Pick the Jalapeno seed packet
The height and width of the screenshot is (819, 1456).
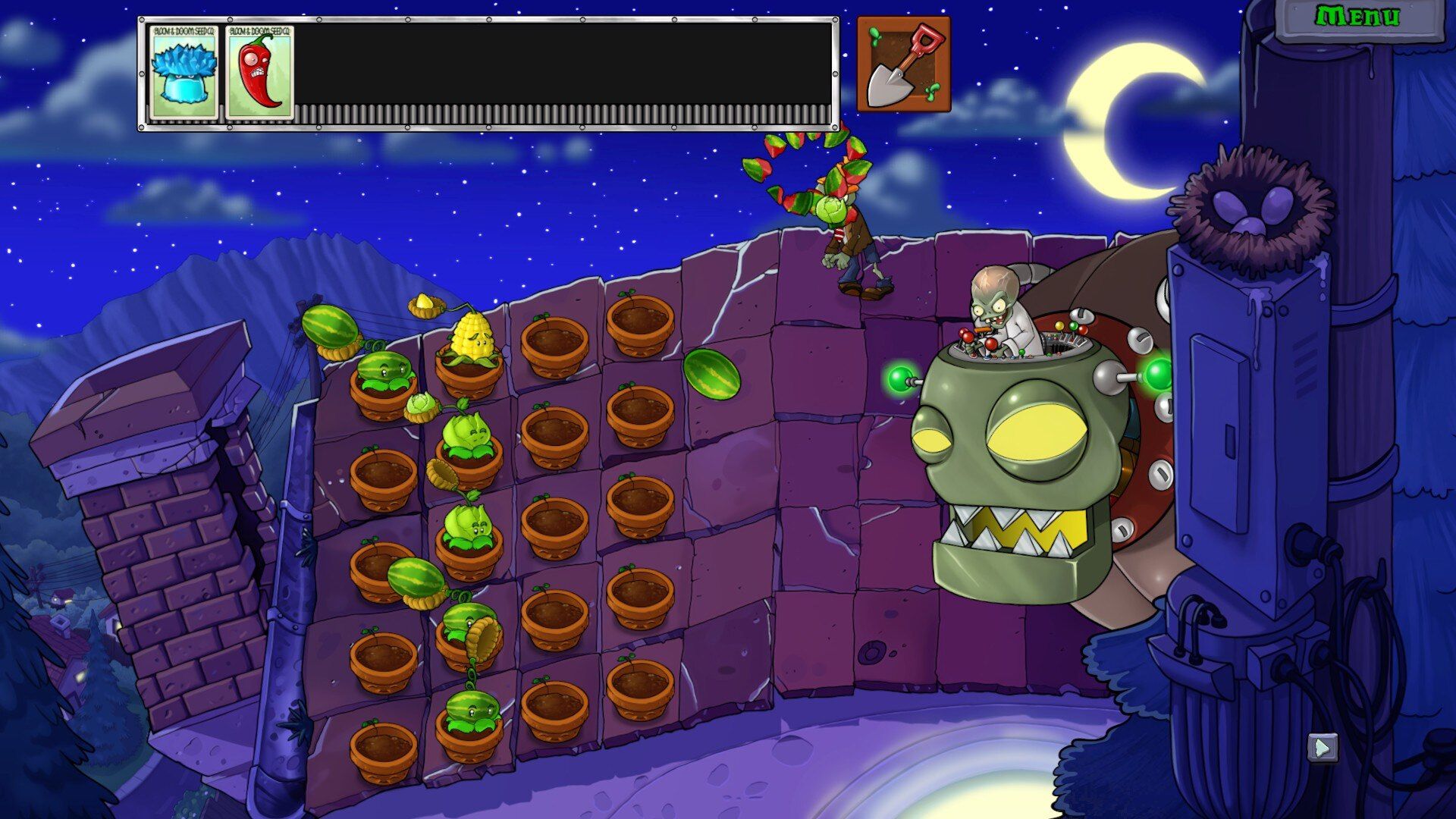(x=260, y=73)
